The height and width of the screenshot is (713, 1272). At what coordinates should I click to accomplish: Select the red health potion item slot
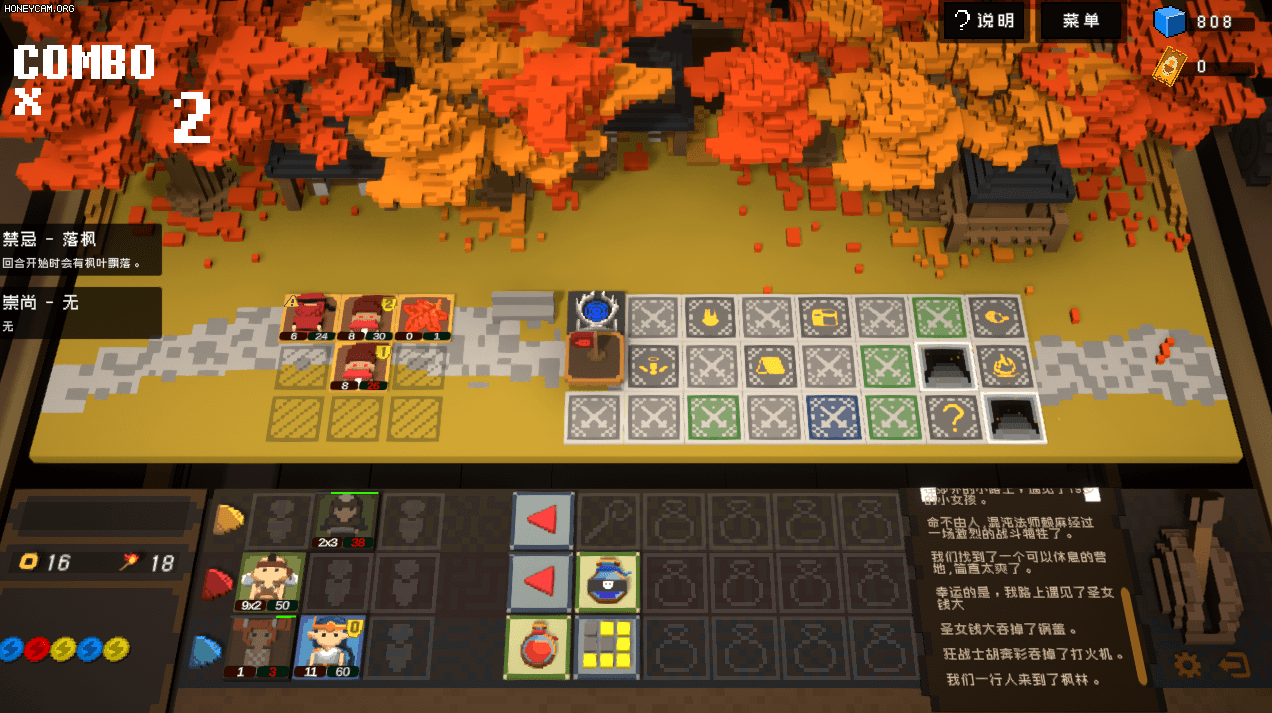pos(539,647)
